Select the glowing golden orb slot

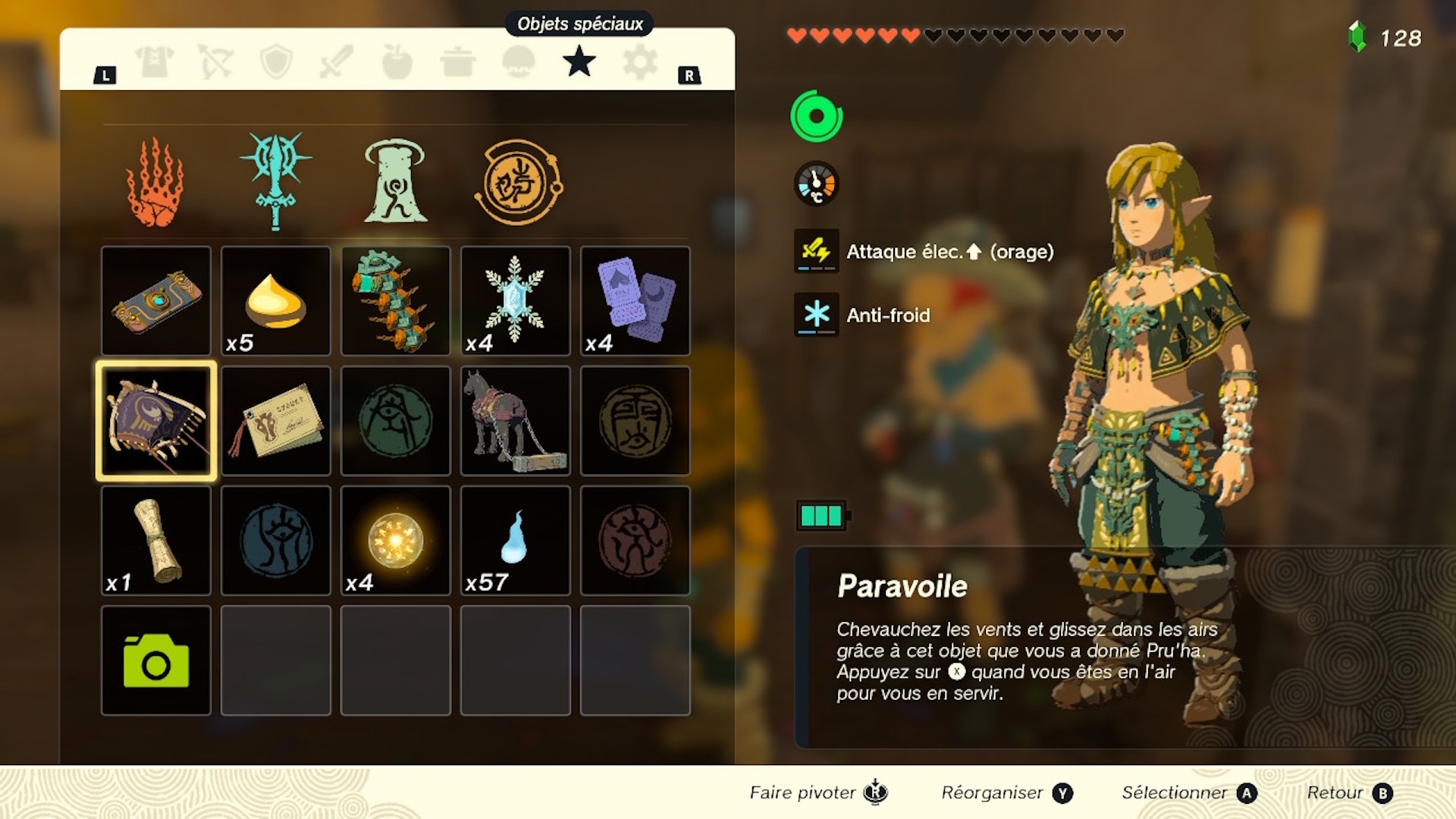(x=396, y=541)
